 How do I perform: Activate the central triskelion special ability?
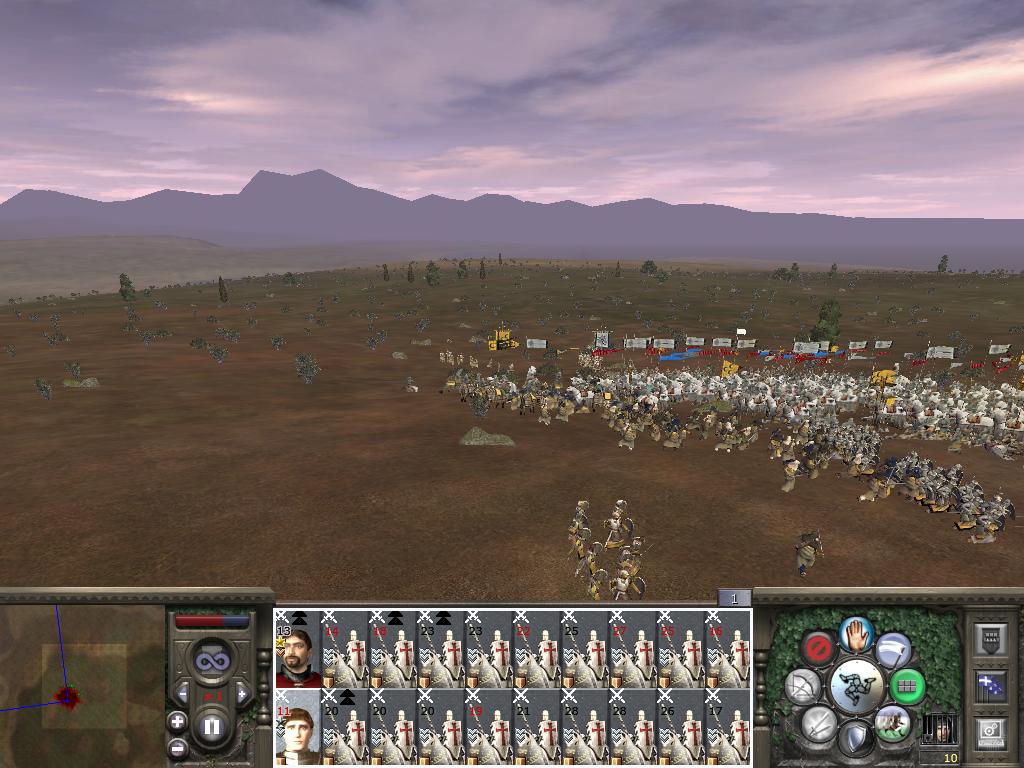[x=856, y=686]
